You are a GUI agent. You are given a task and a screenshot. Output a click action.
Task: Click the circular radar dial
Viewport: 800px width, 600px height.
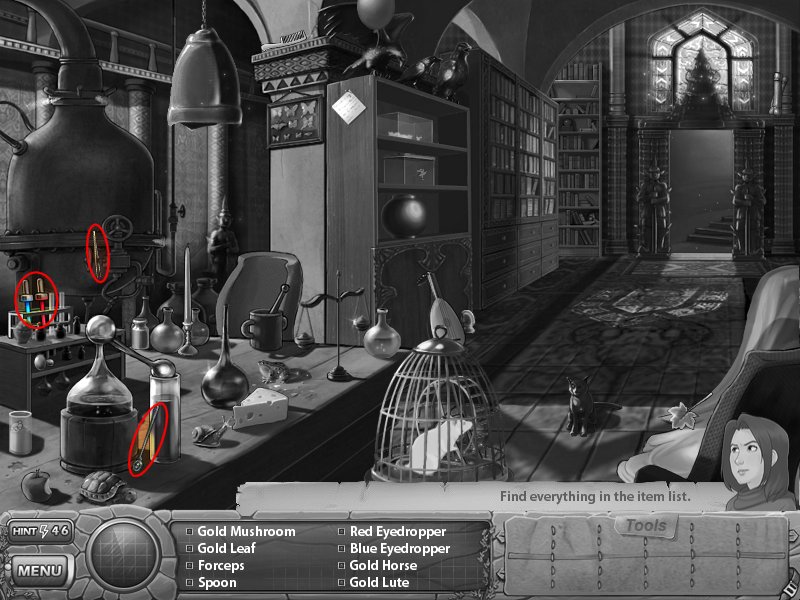pyautogui.click(x=125, y=557)
